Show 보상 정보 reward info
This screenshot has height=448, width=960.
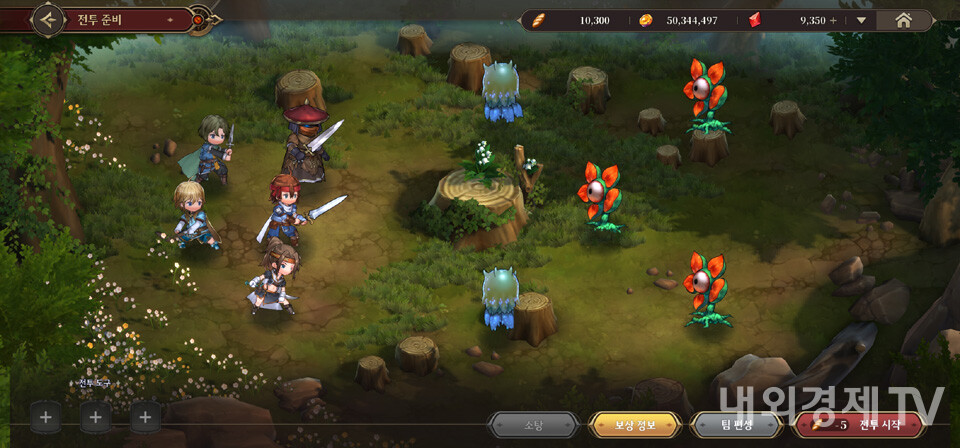point(635,425)
